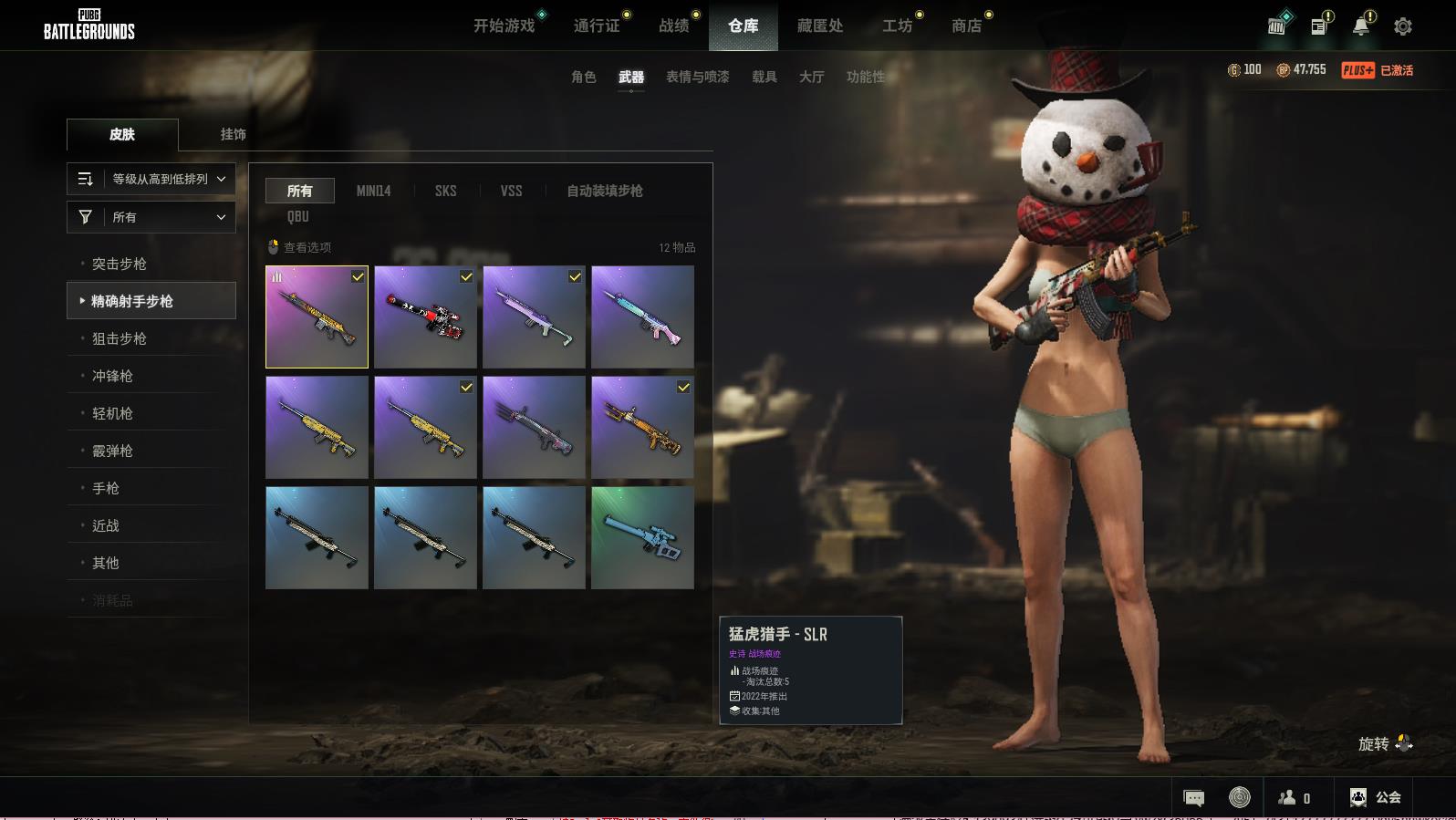
Task: Switch to the 通行证 pass tab
Action: point(597,26)
